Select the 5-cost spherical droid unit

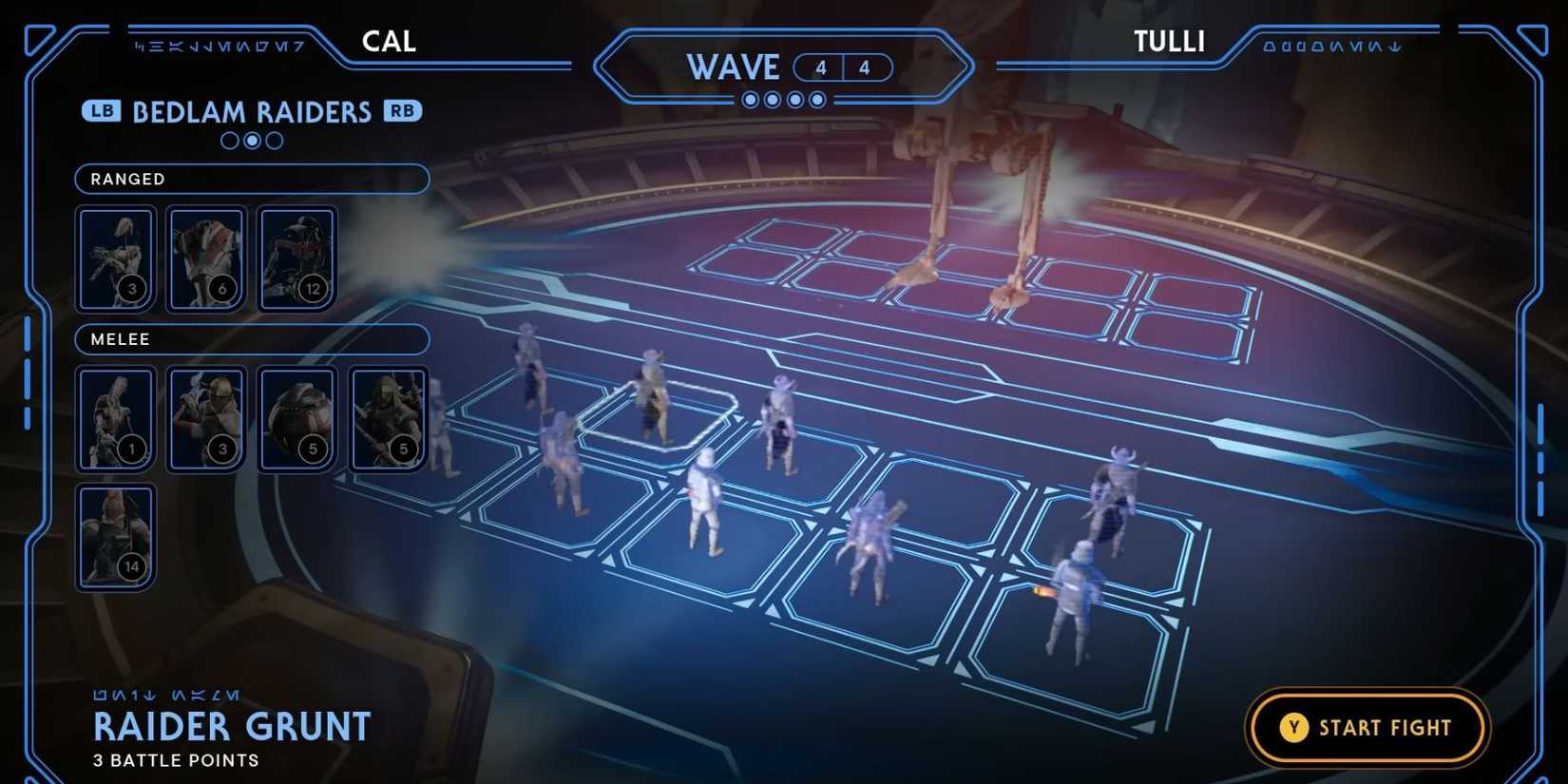point(297,417)
